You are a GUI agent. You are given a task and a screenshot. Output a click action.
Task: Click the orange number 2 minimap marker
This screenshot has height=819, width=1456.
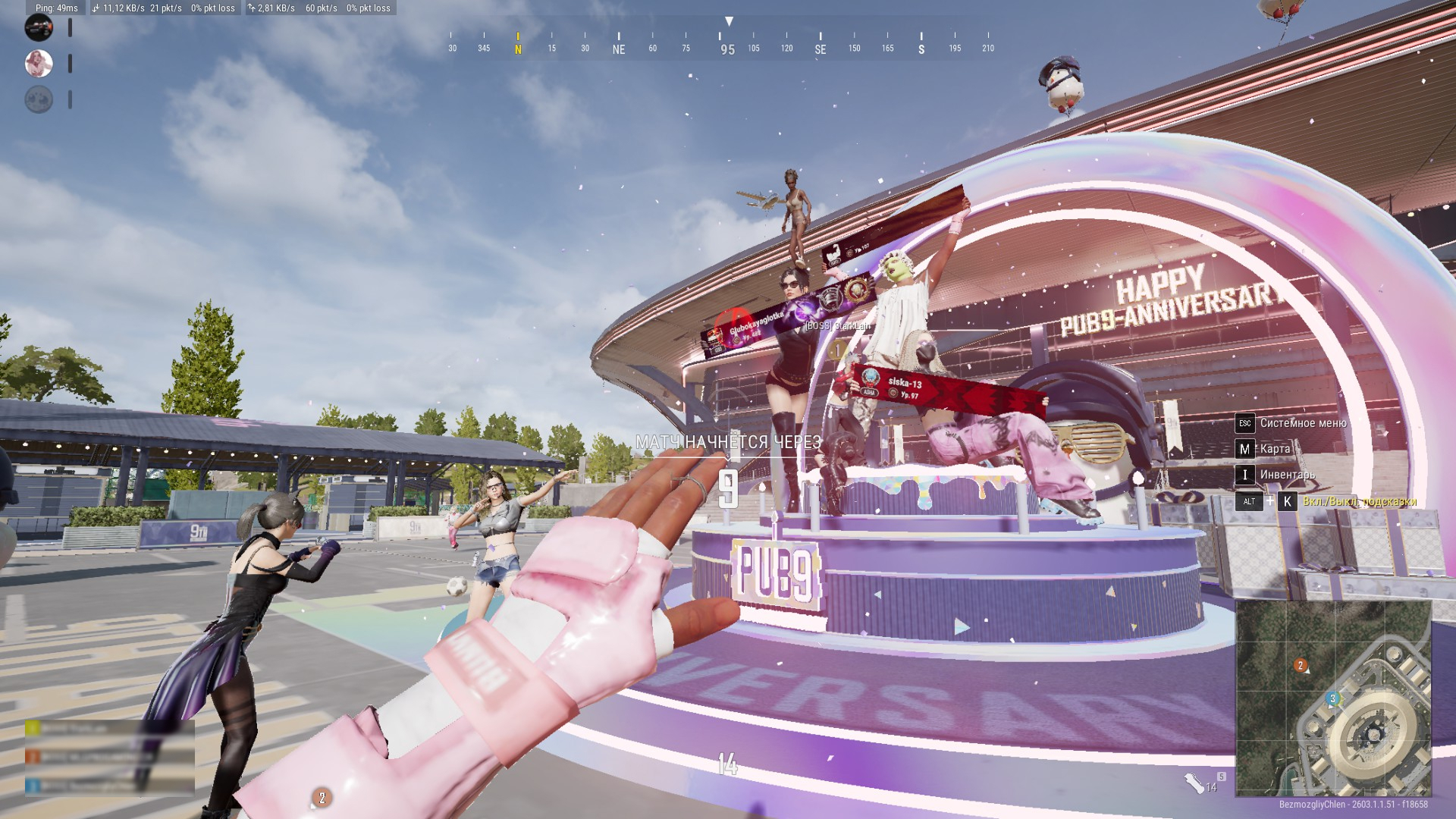tap(1301, 666)
